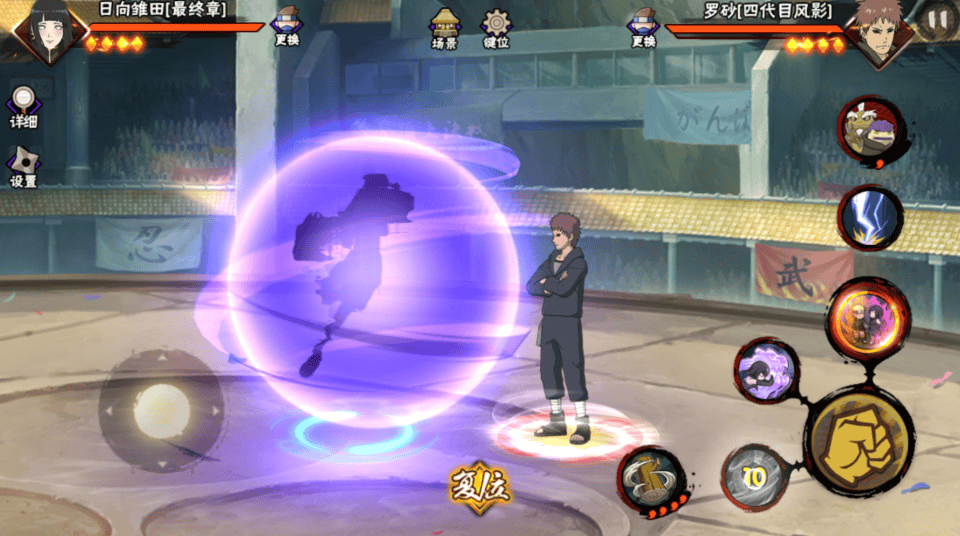Use the lightning bolt ability
960x536 pixels.
[869, 218]
